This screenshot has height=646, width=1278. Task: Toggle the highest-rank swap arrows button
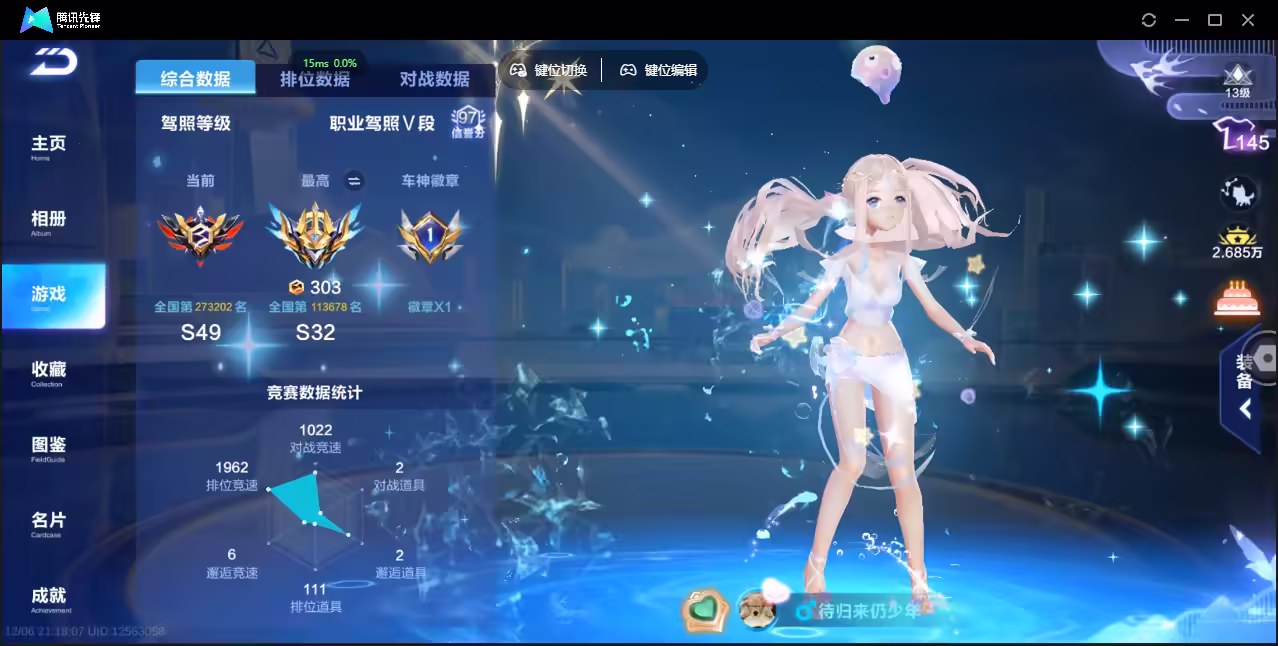(353, 181)
